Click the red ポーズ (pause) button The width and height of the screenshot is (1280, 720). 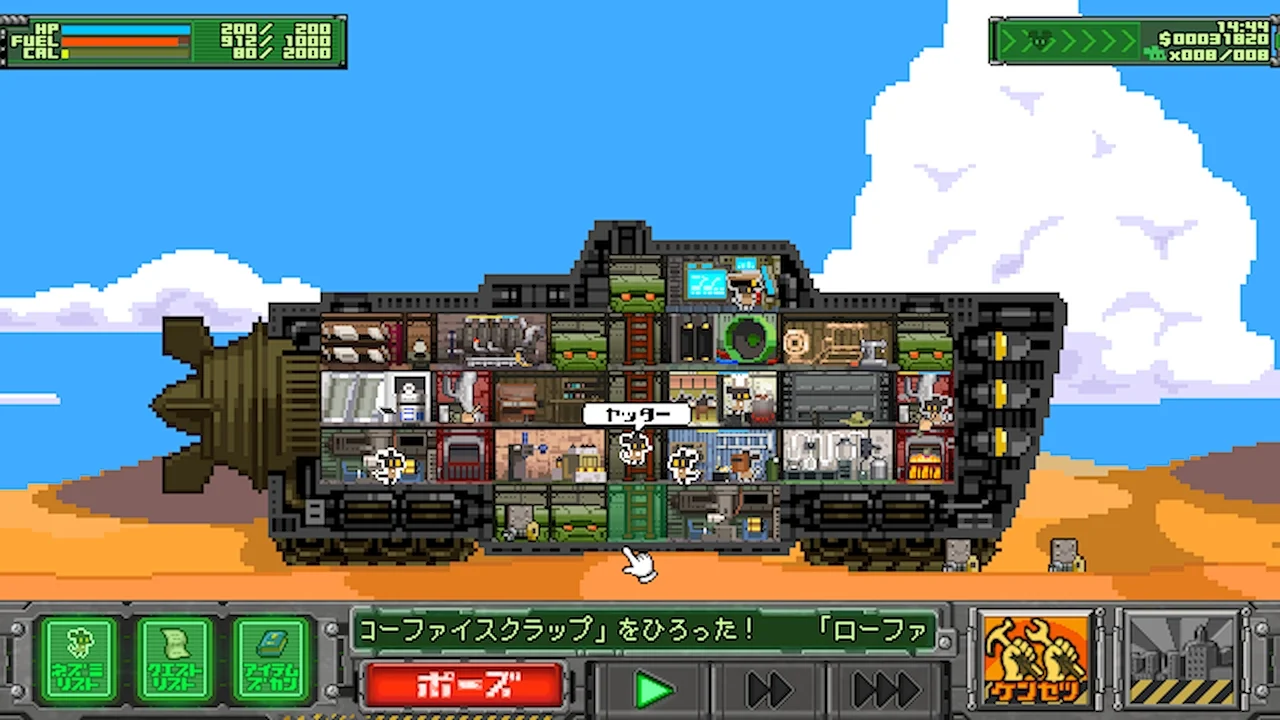[x=465, y=686]
